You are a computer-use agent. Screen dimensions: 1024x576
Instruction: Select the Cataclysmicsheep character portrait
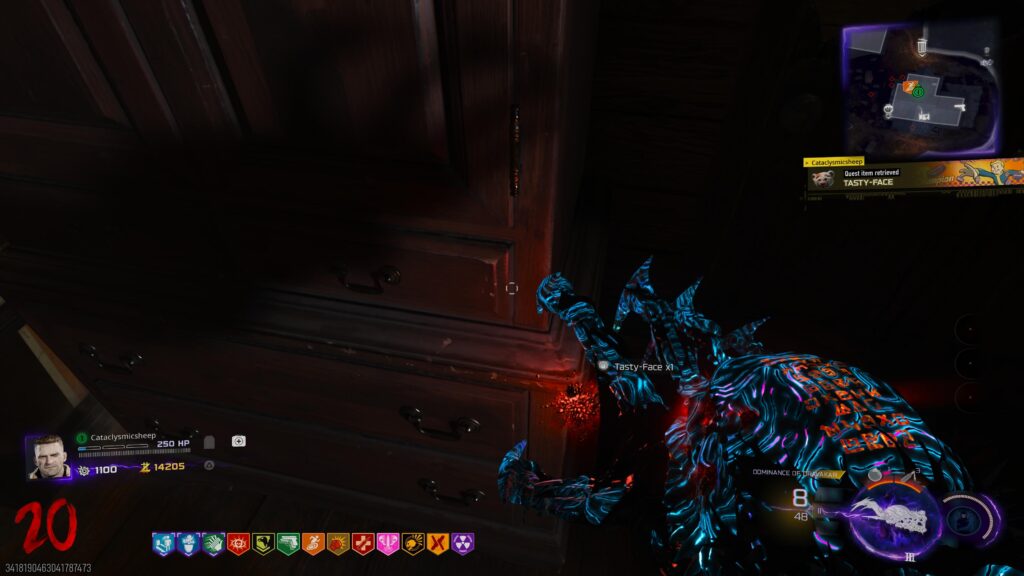pos(48,457)
